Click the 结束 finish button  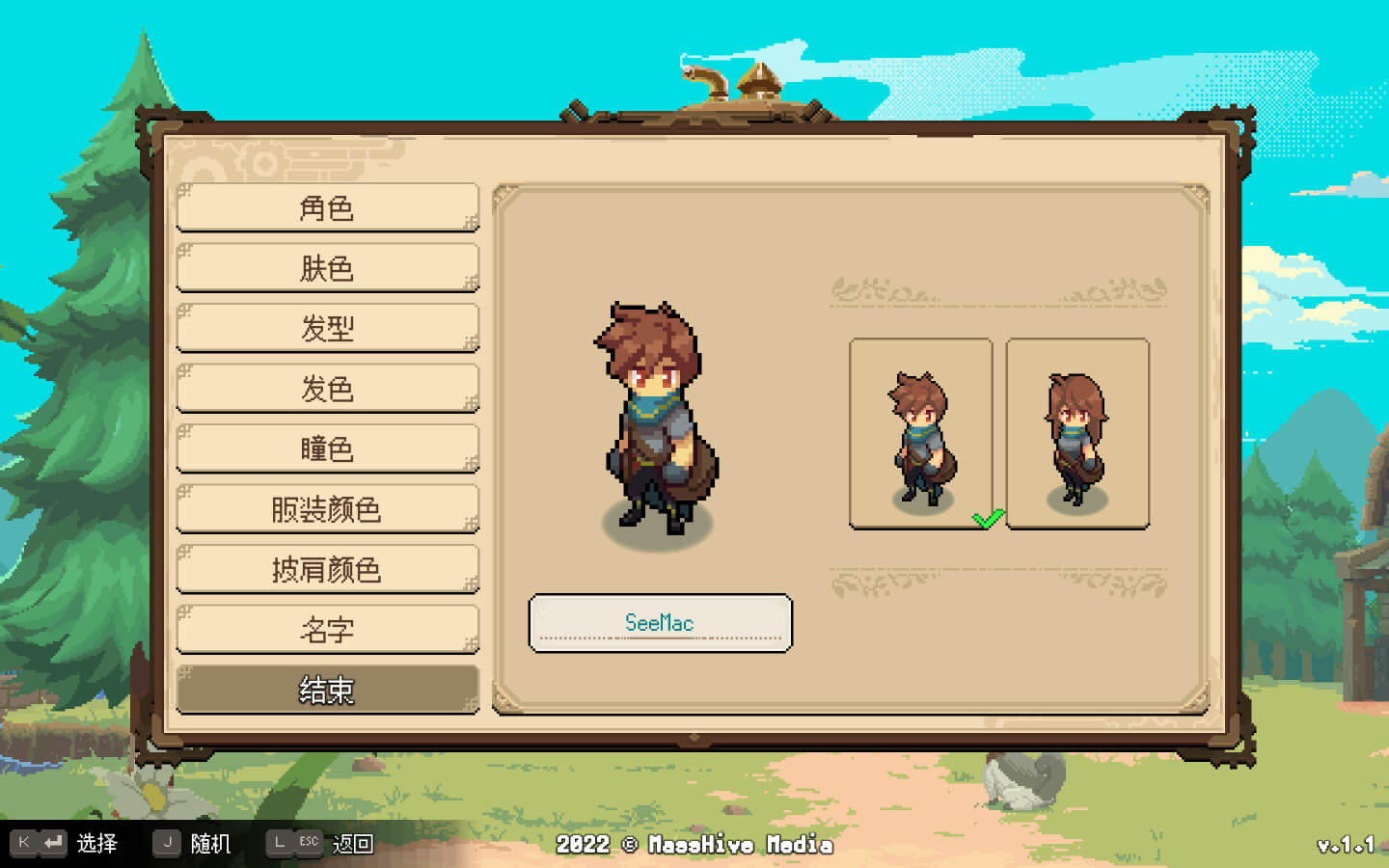tap(327, 690)
